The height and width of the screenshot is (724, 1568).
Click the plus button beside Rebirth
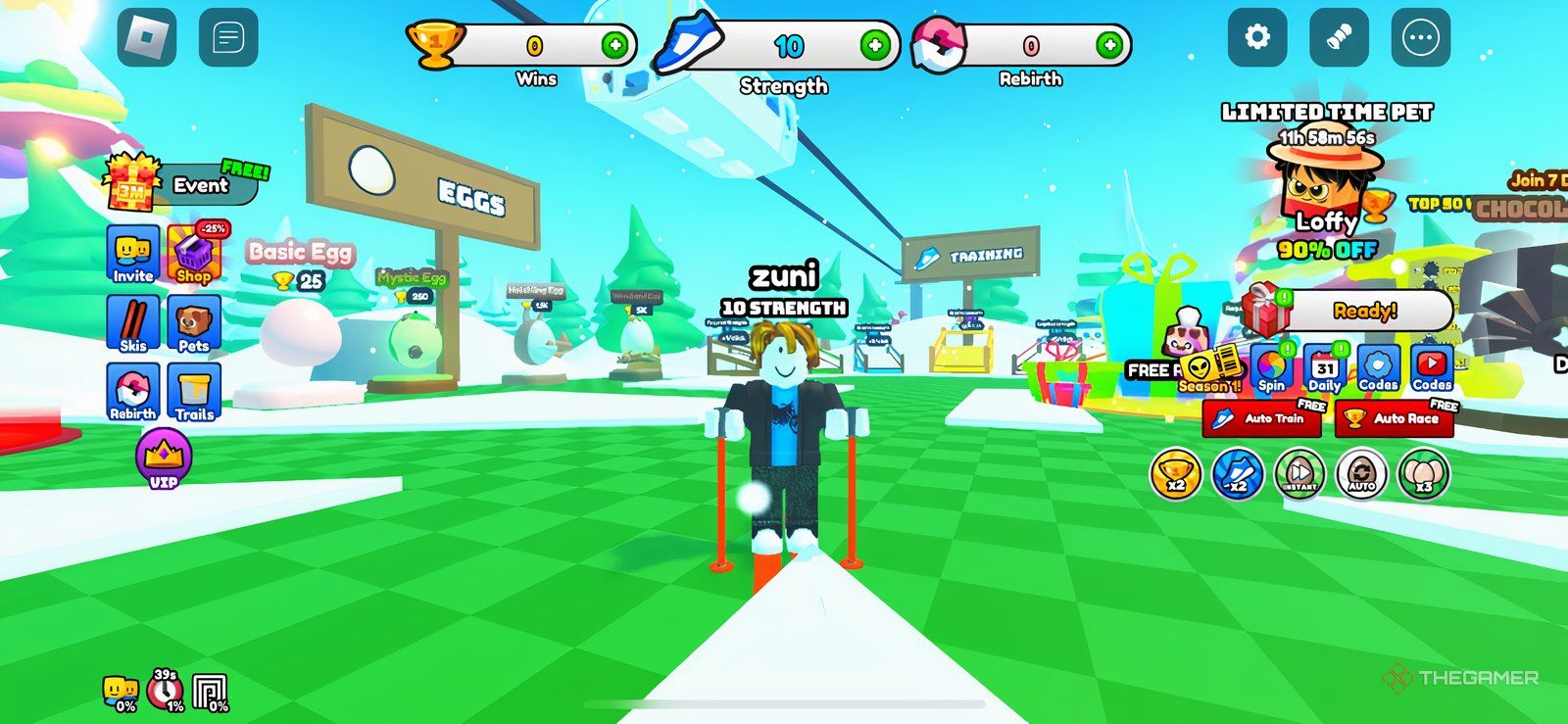pos(1109,45)
